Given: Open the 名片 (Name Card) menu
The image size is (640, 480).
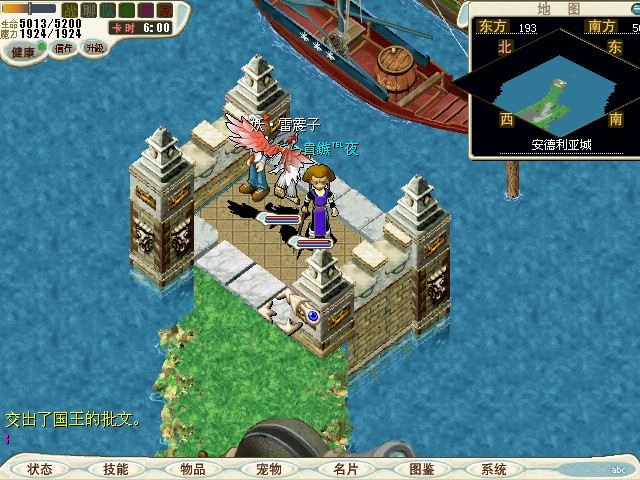Looking at the screenshot, I should coord(344,469).
